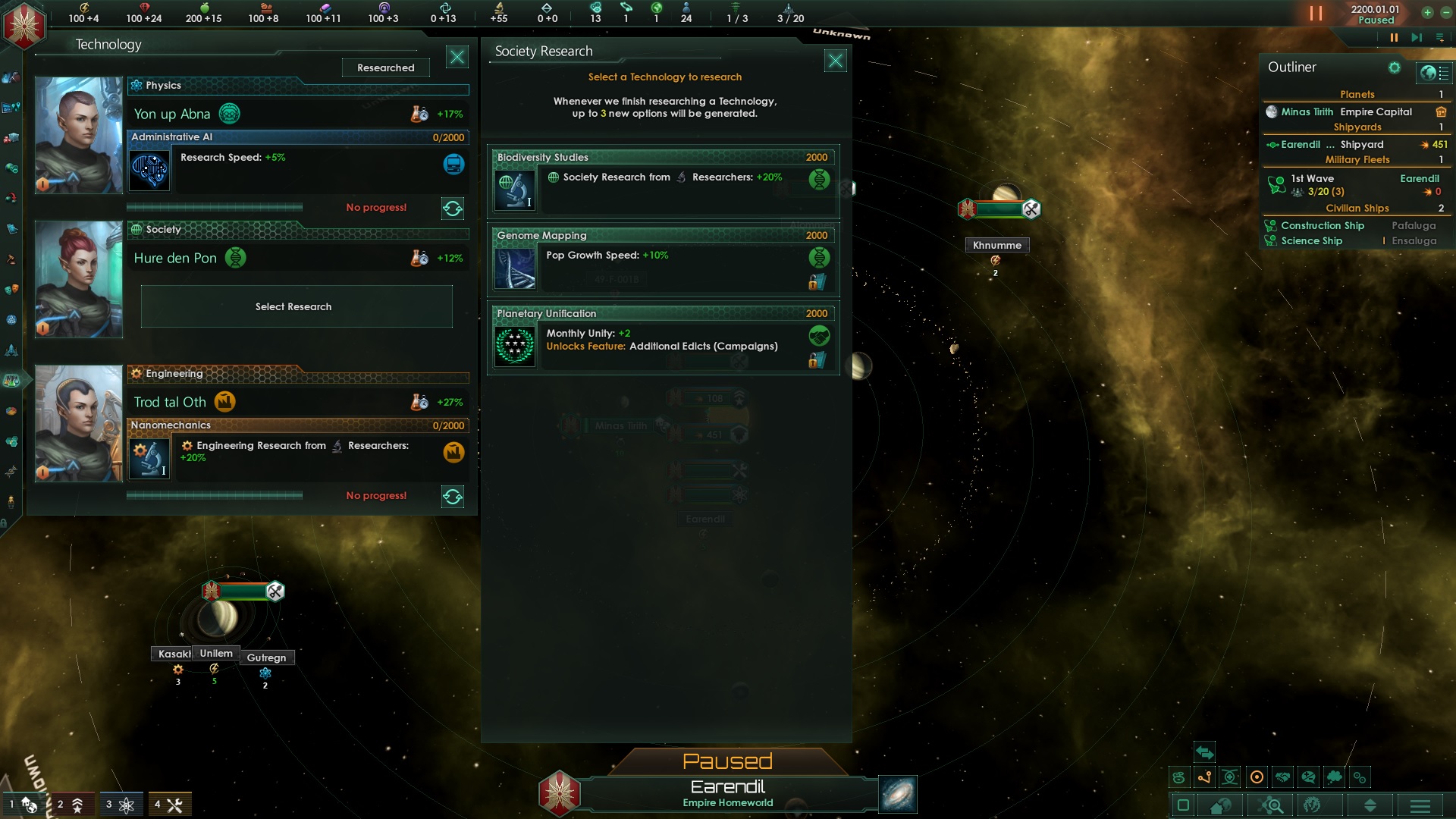This screenshot has width=1456, height=819.
Task: Click Select Research under the Society category
Action: coord(295,306)
